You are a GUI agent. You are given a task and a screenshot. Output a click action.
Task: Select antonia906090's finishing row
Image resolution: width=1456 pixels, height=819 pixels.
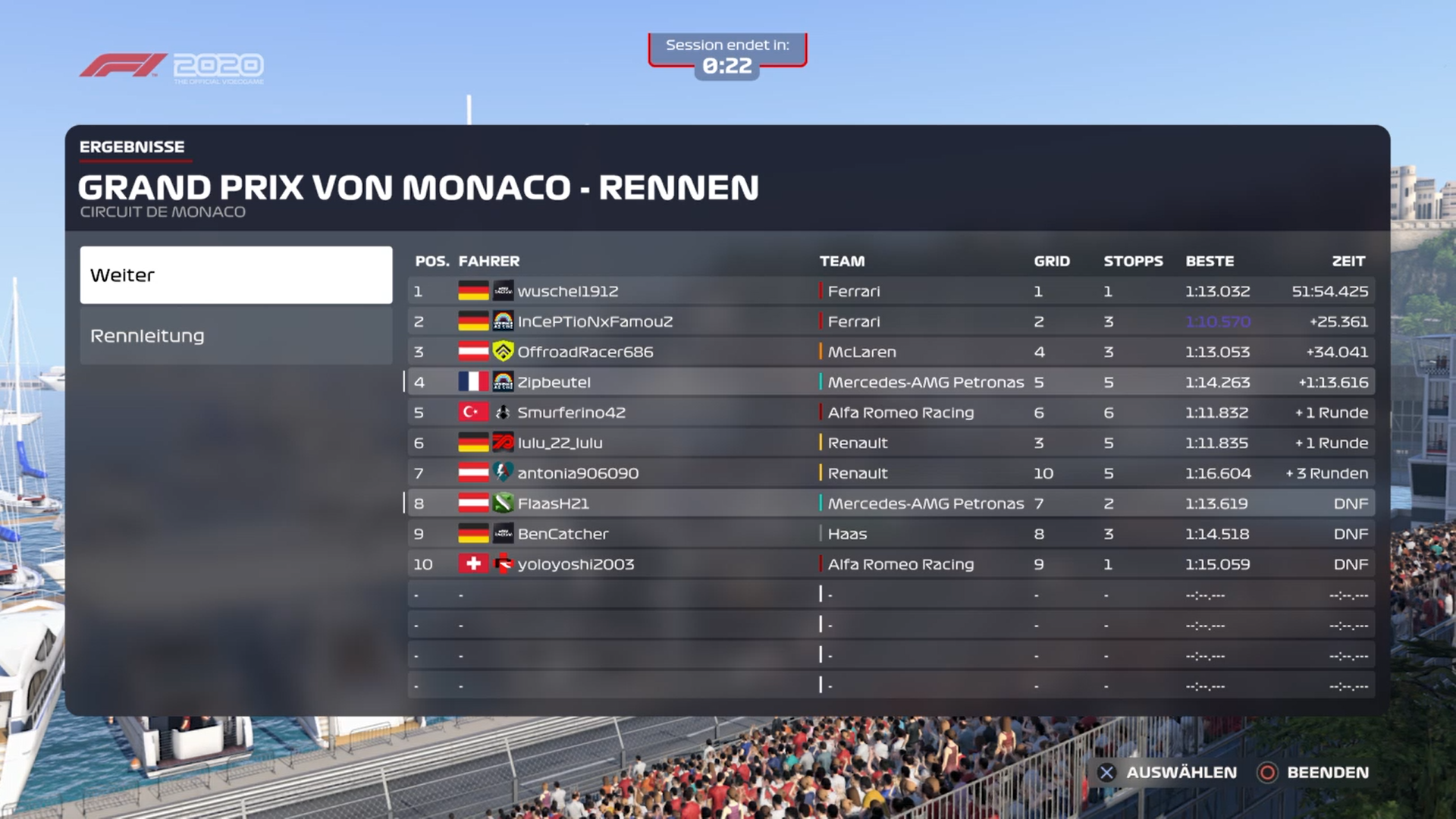(x=890, y=473)
